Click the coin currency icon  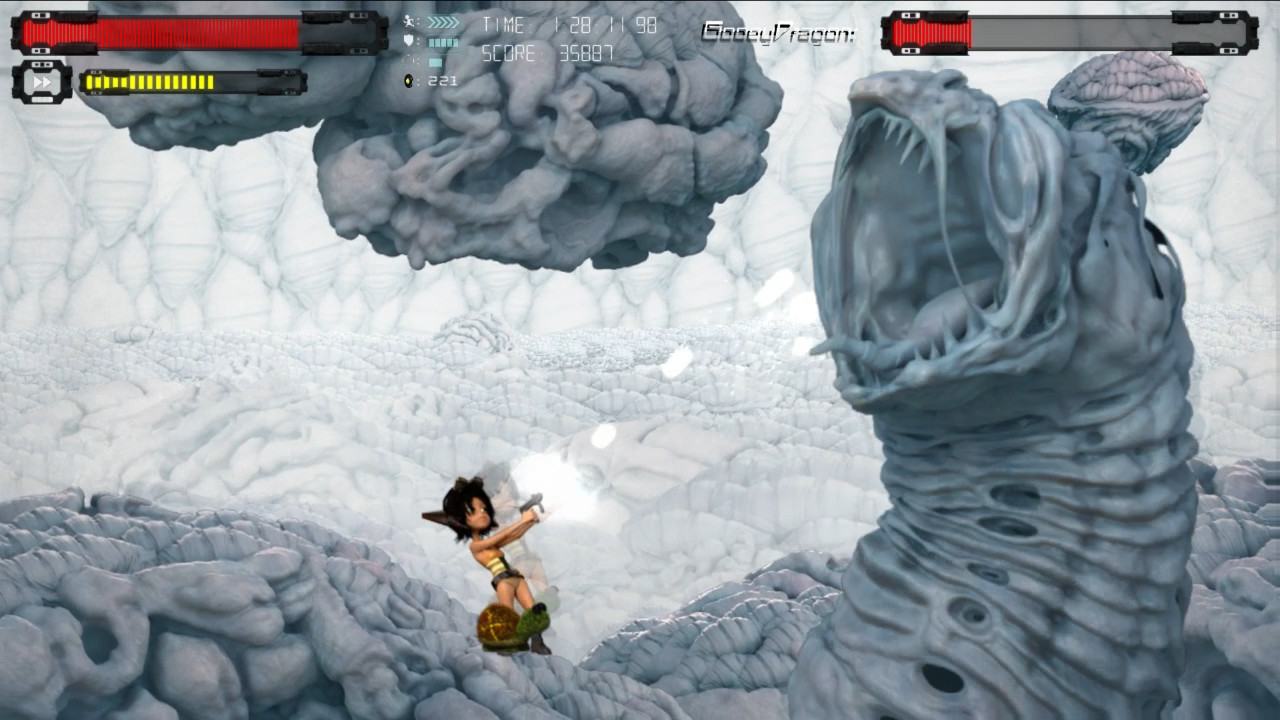[409, 80]
